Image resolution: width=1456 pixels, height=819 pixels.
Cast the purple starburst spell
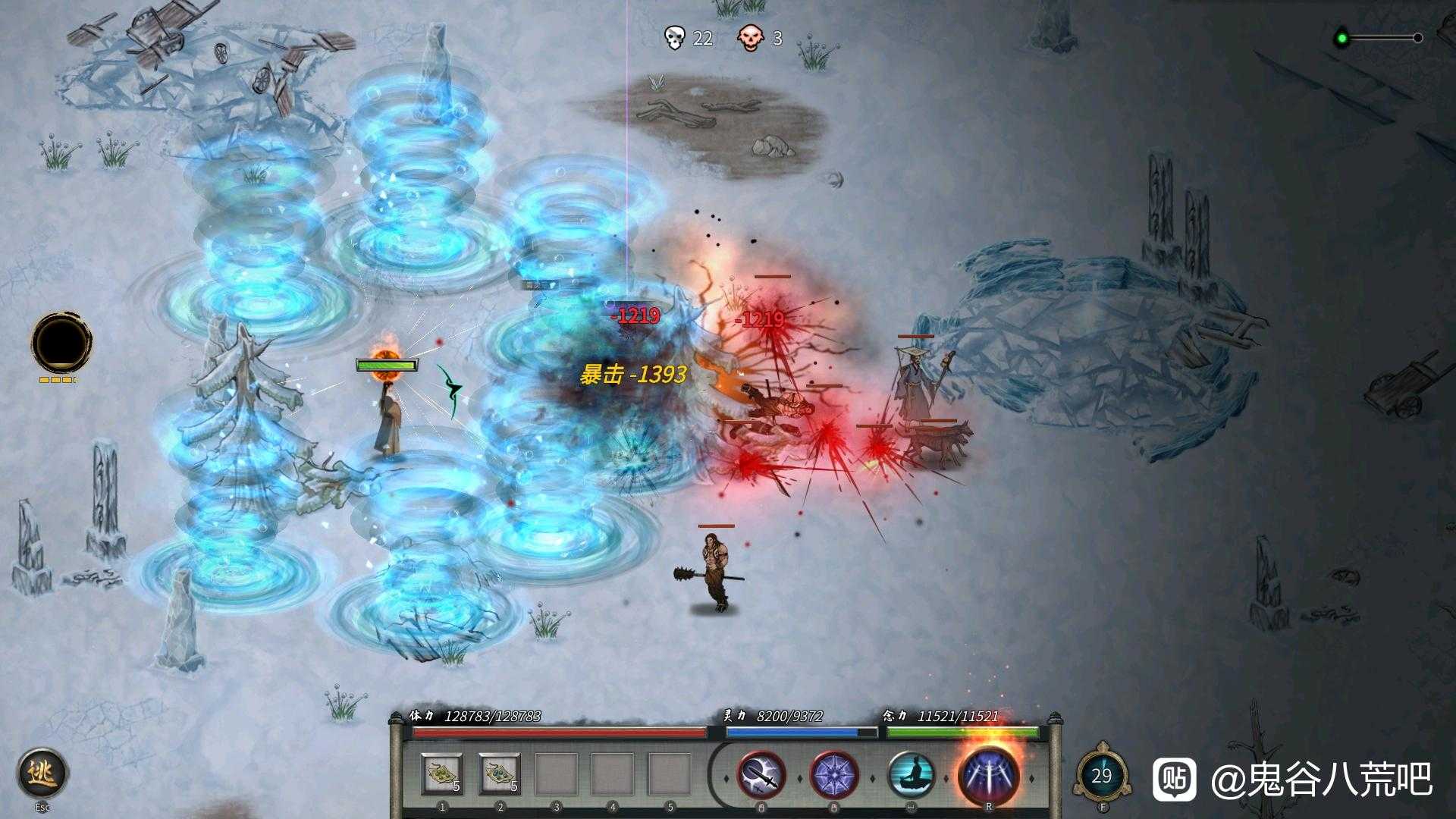(834, 777)
